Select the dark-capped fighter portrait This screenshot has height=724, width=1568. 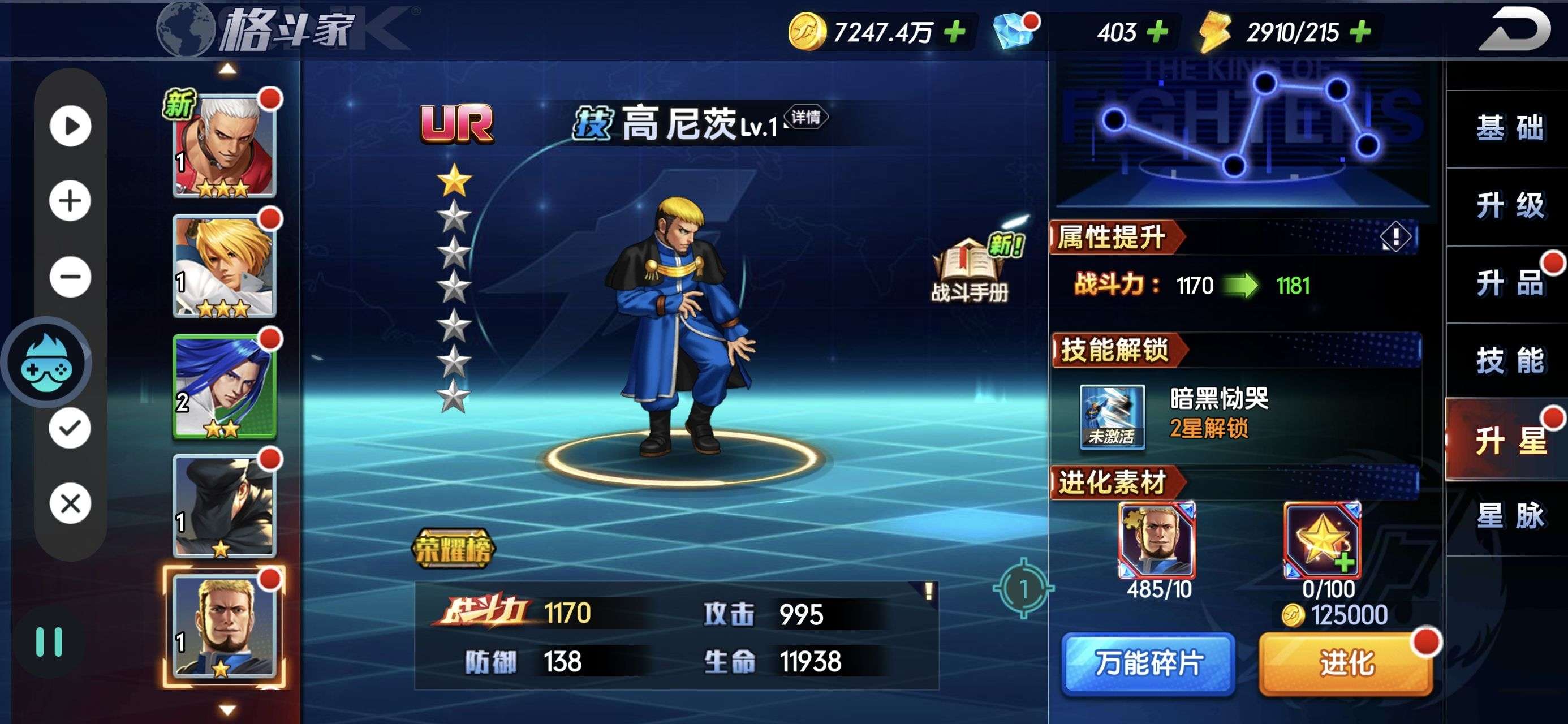click(225, 506)
